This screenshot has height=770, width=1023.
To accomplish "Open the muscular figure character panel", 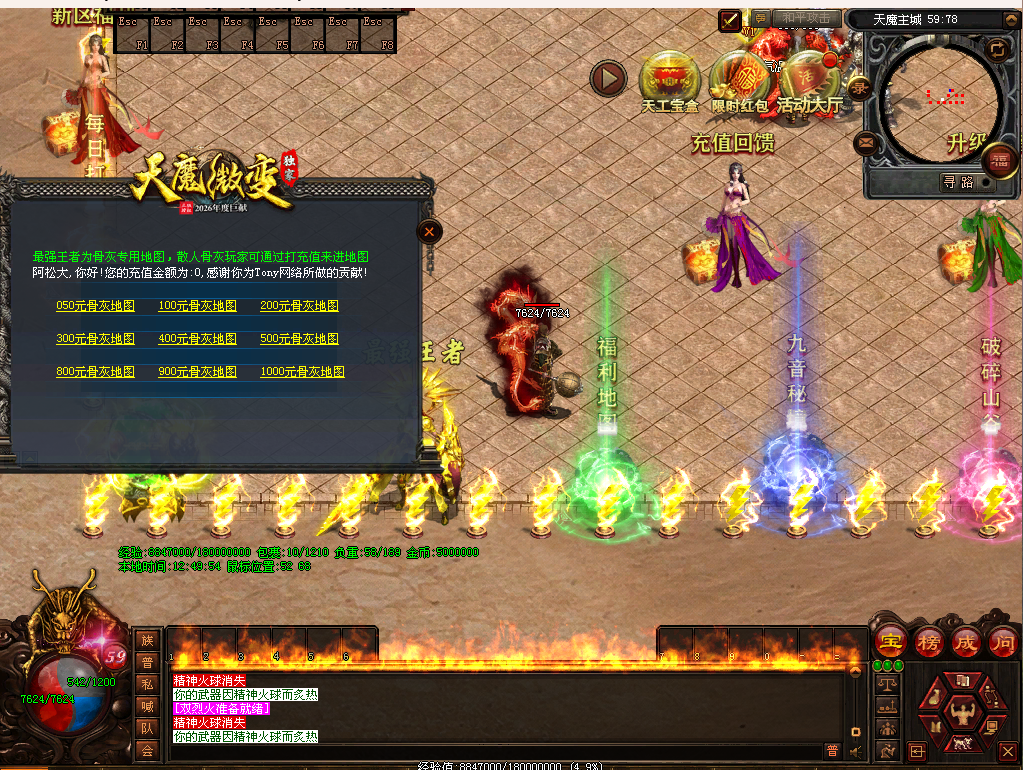I will point(963,714).
